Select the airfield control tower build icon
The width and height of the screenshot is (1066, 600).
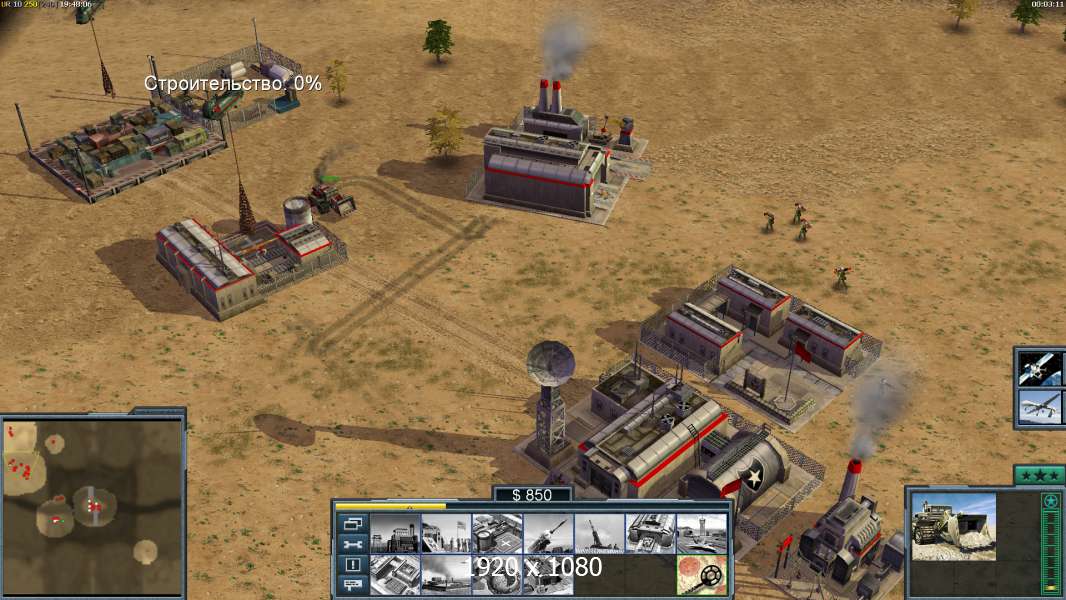(701, 534)
